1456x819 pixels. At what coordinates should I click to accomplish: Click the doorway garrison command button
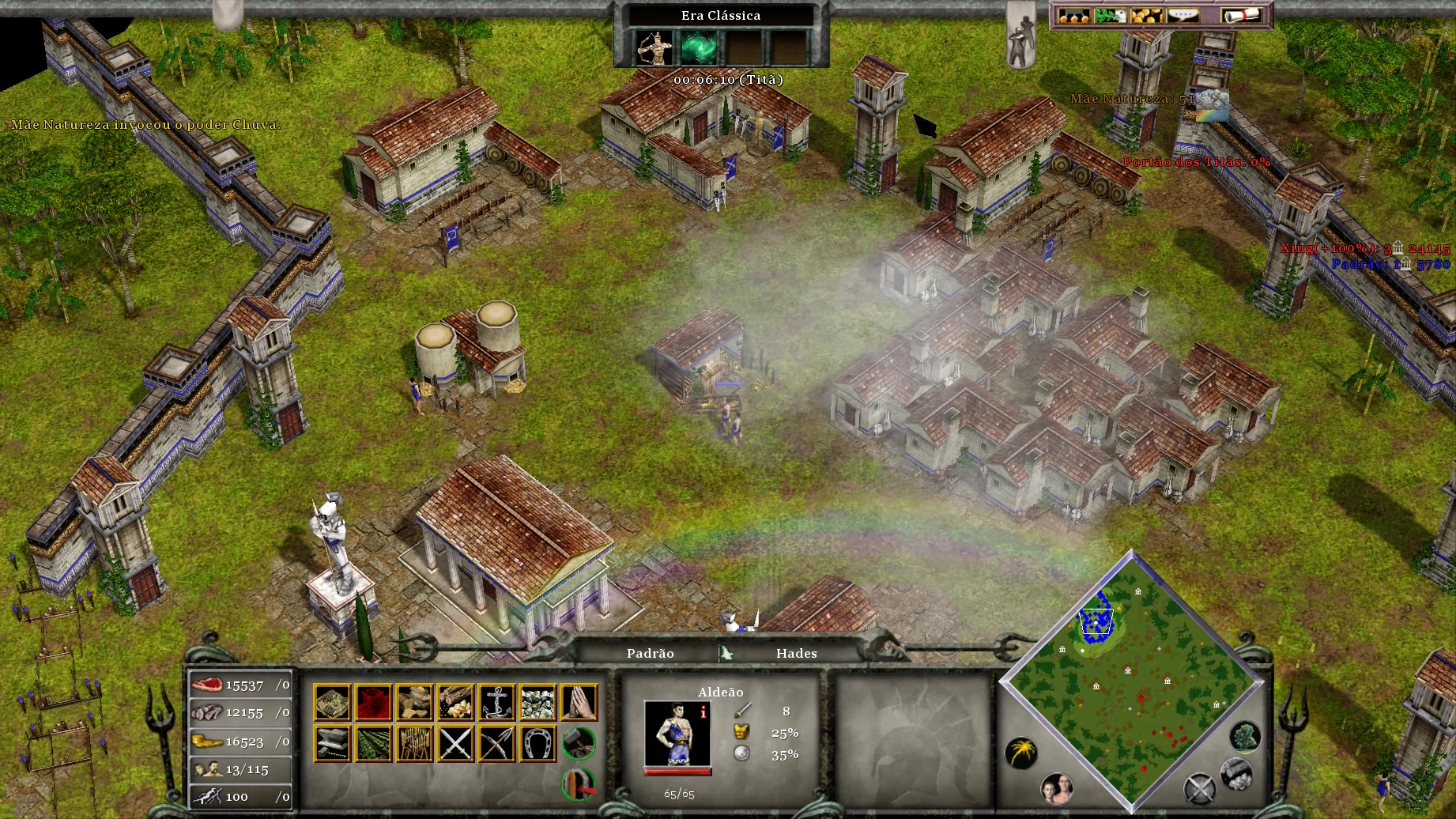coord(579,783)
